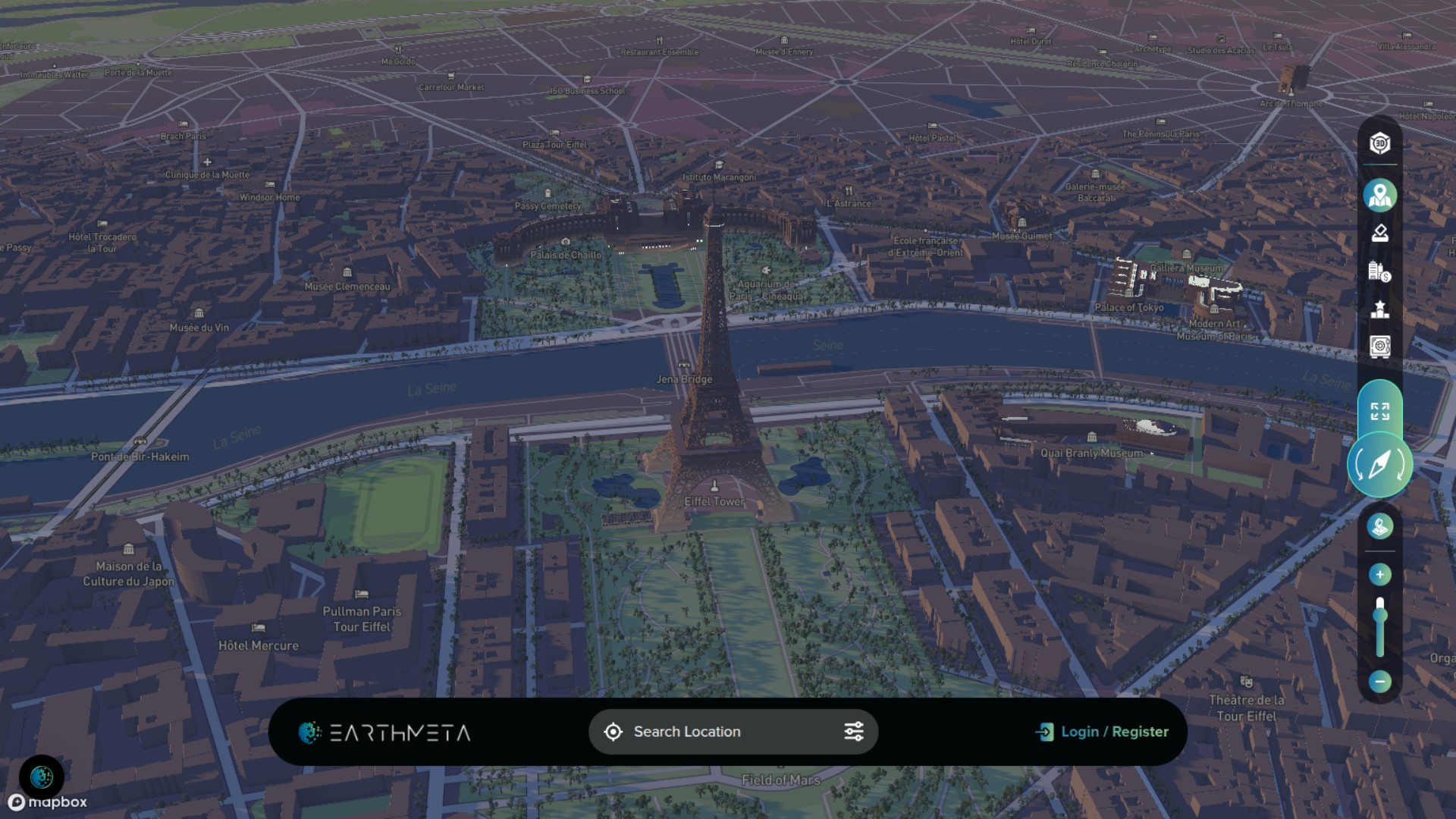The image size is (1456, 819).
Task: Click the crosshair locate icon in search bar
Action: [x=613, y=731]
